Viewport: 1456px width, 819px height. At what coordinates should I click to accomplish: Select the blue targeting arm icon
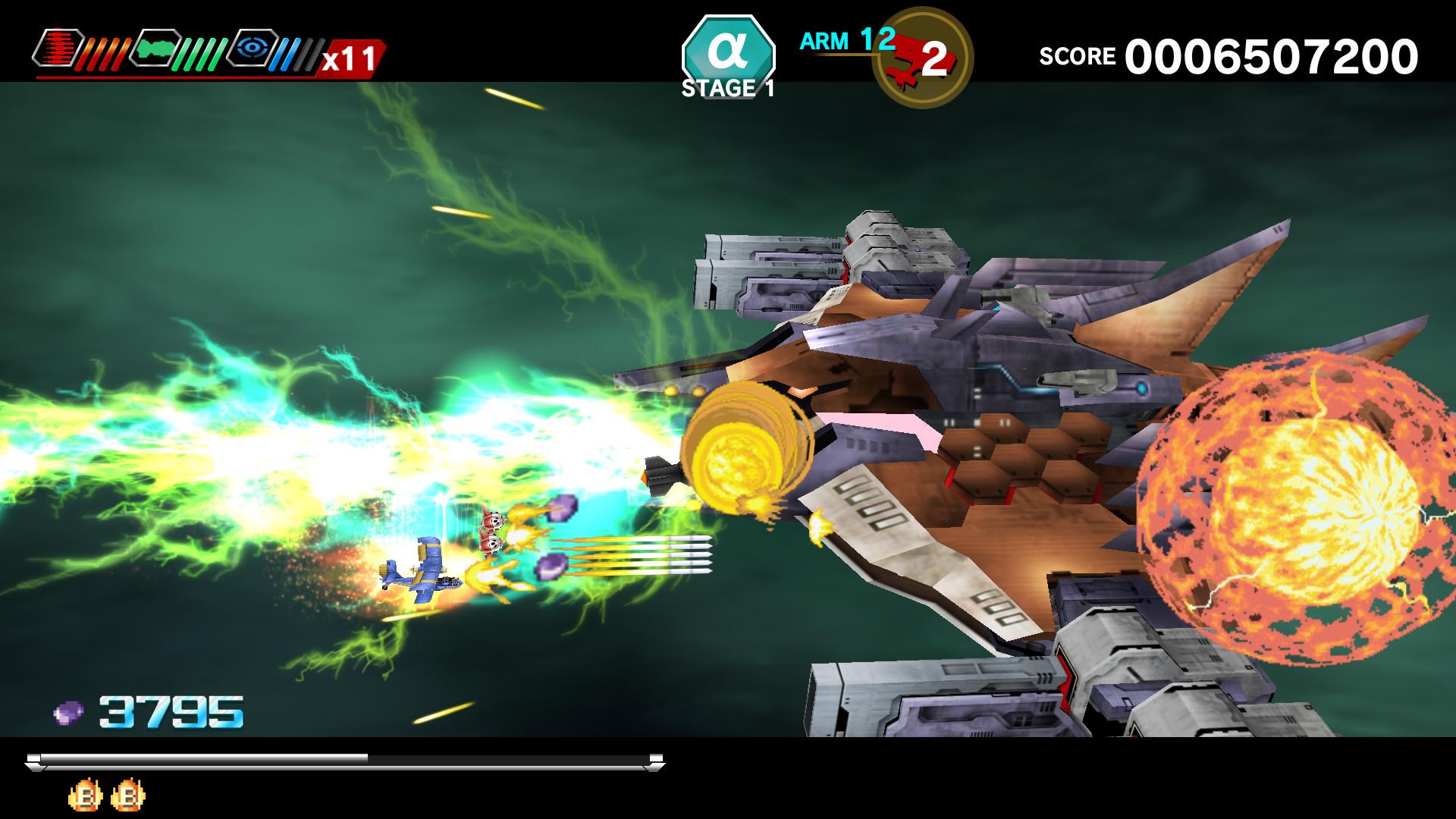(x=252, y=48)
